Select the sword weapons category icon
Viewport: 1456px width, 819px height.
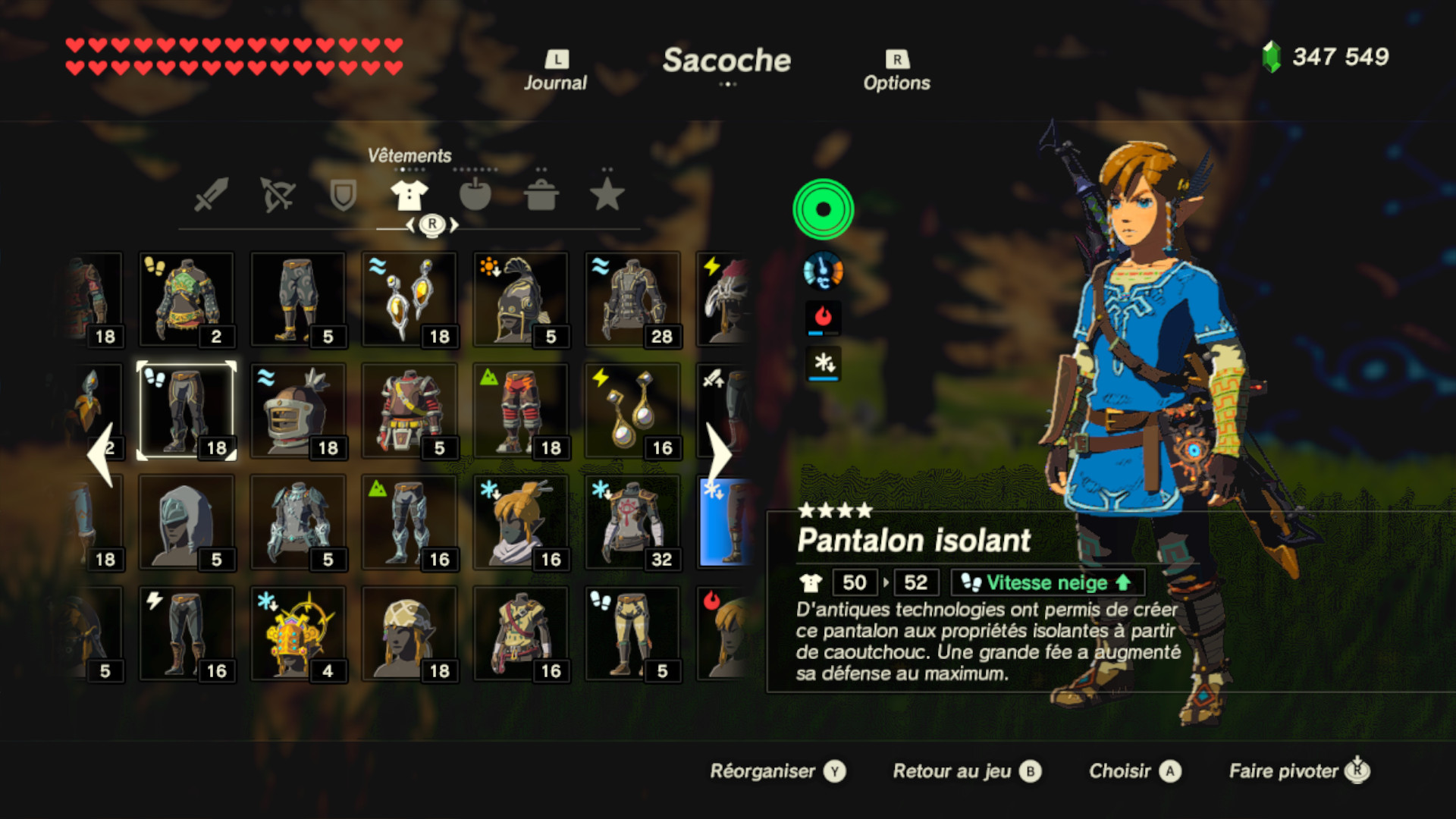[213, 194]
